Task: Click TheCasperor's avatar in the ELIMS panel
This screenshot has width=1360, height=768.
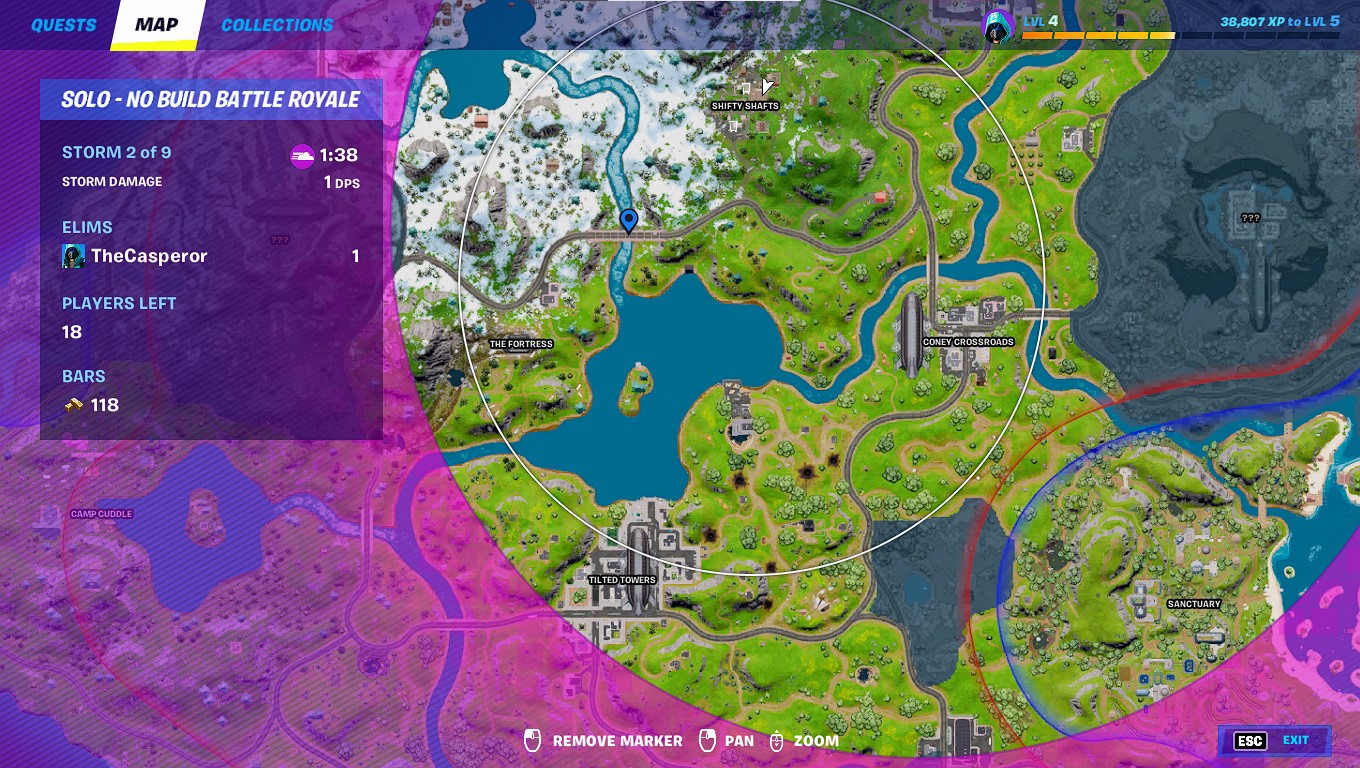Action: tap(72, 256)
